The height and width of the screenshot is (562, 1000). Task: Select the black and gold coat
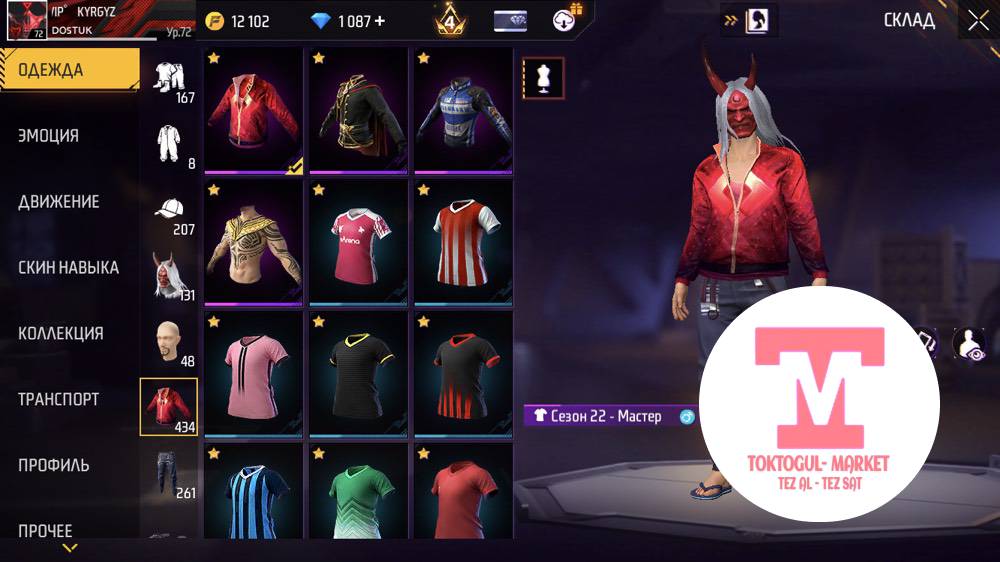358,110
